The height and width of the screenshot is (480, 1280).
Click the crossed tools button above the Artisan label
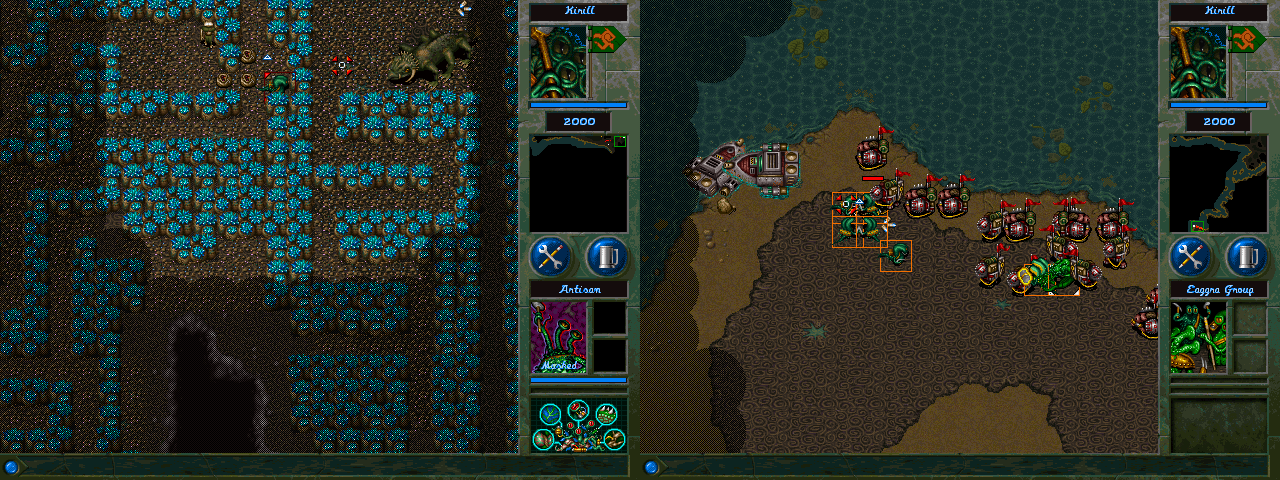click(x=549, y=257)
